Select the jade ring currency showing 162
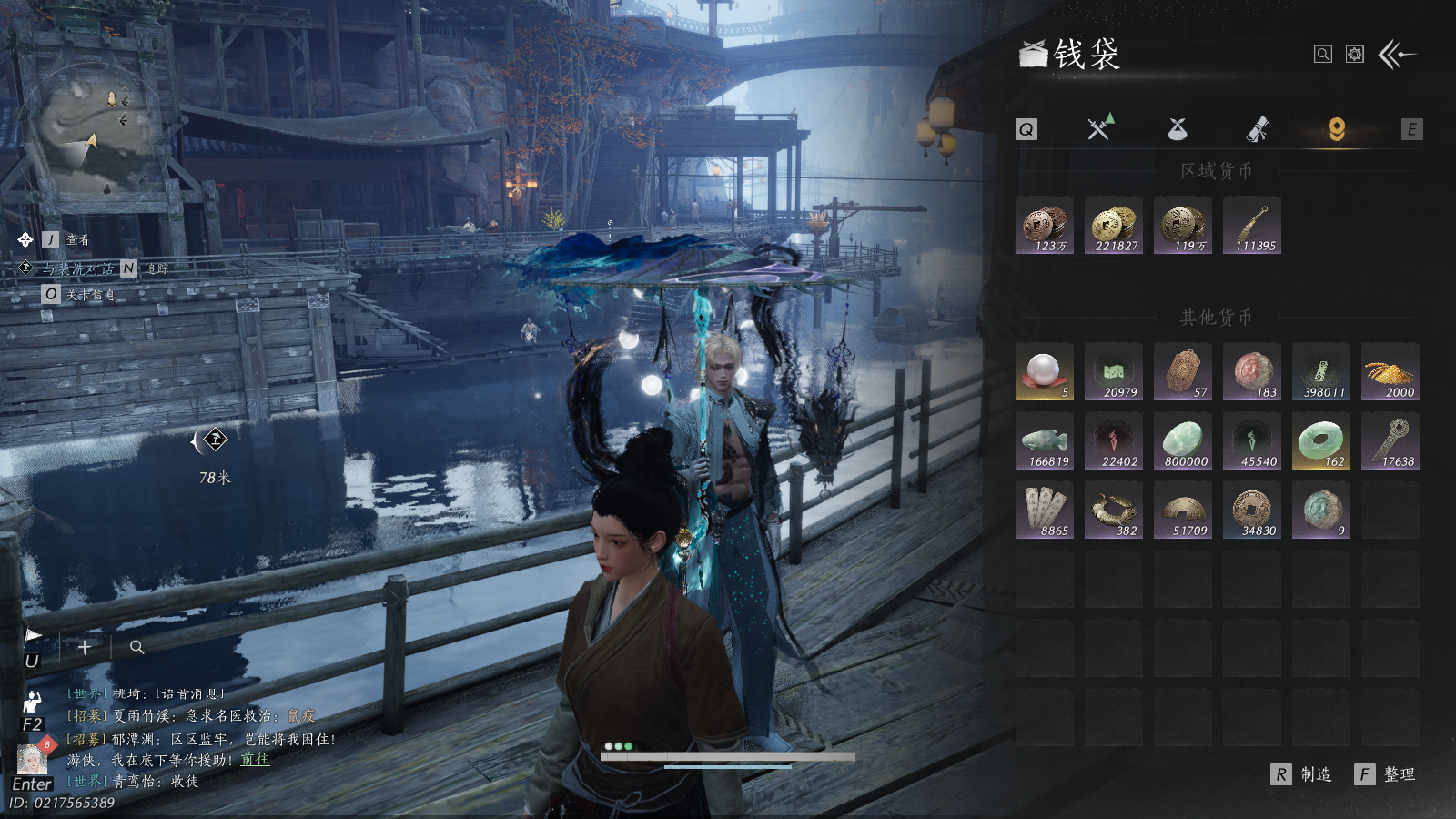 click(x=1321, y=441)
